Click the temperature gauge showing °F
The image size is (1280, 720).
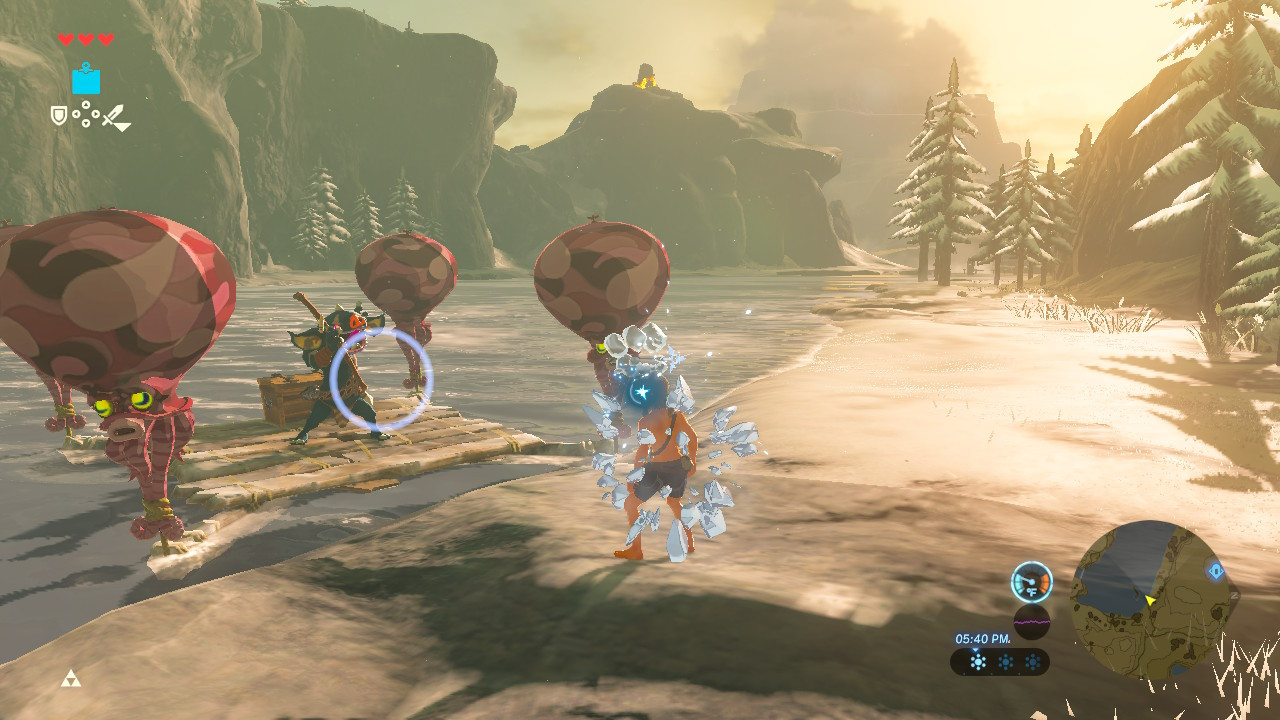1031,582
